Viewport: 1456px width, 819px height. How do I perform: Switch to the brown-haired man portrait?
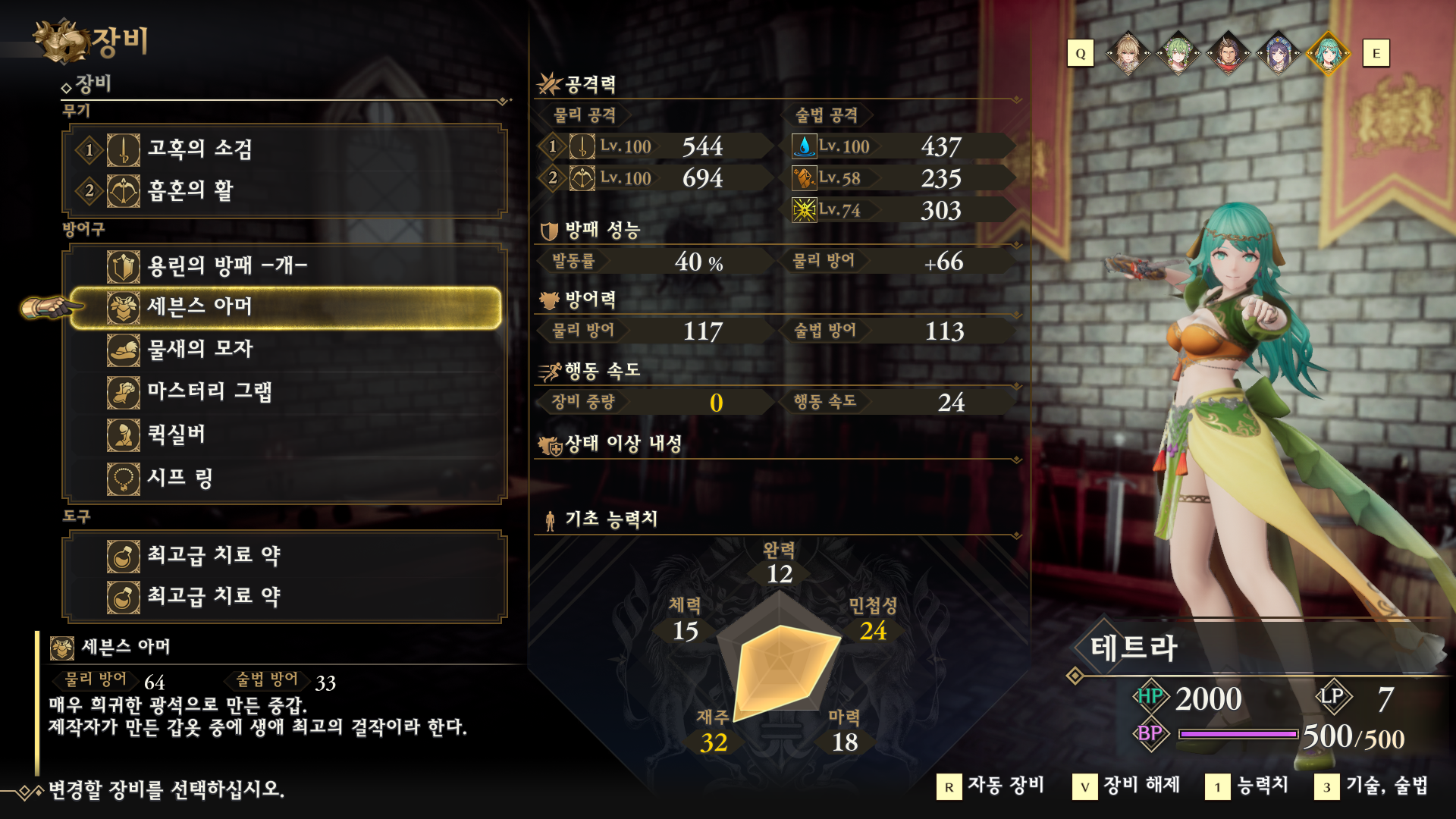coord(1228,53)
